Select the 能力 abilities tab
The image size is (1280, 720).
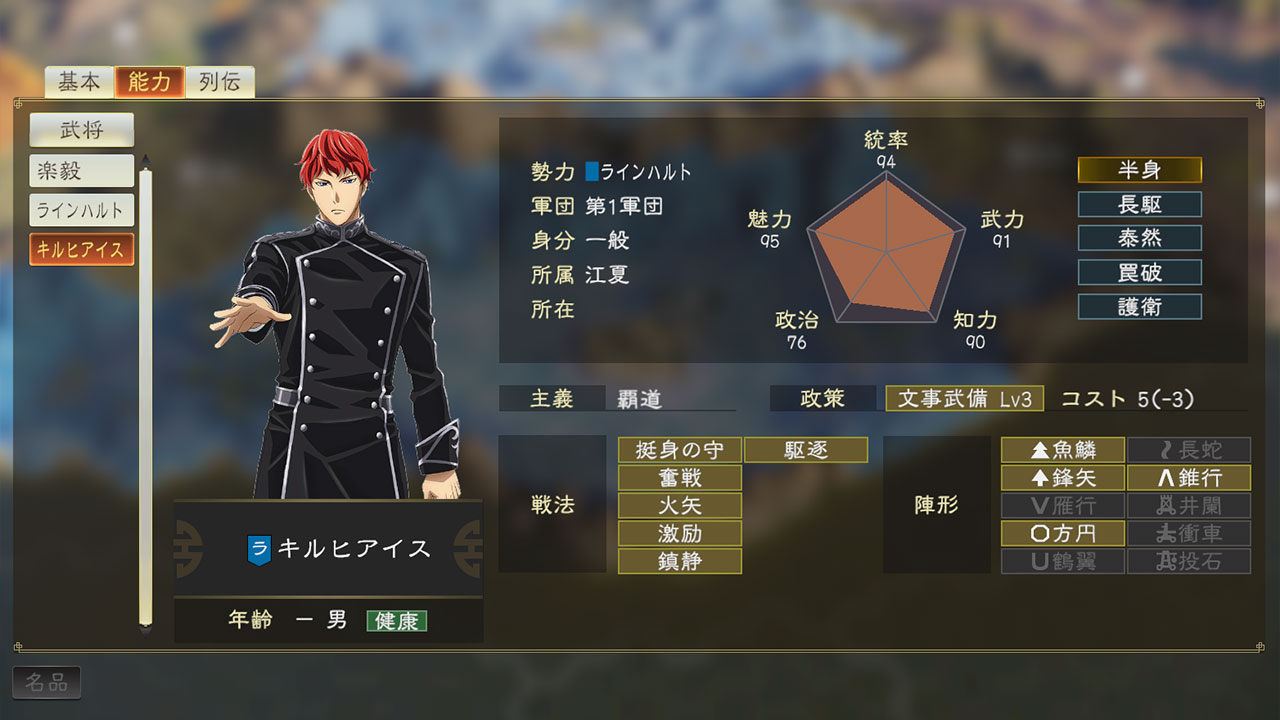[150, 82]
